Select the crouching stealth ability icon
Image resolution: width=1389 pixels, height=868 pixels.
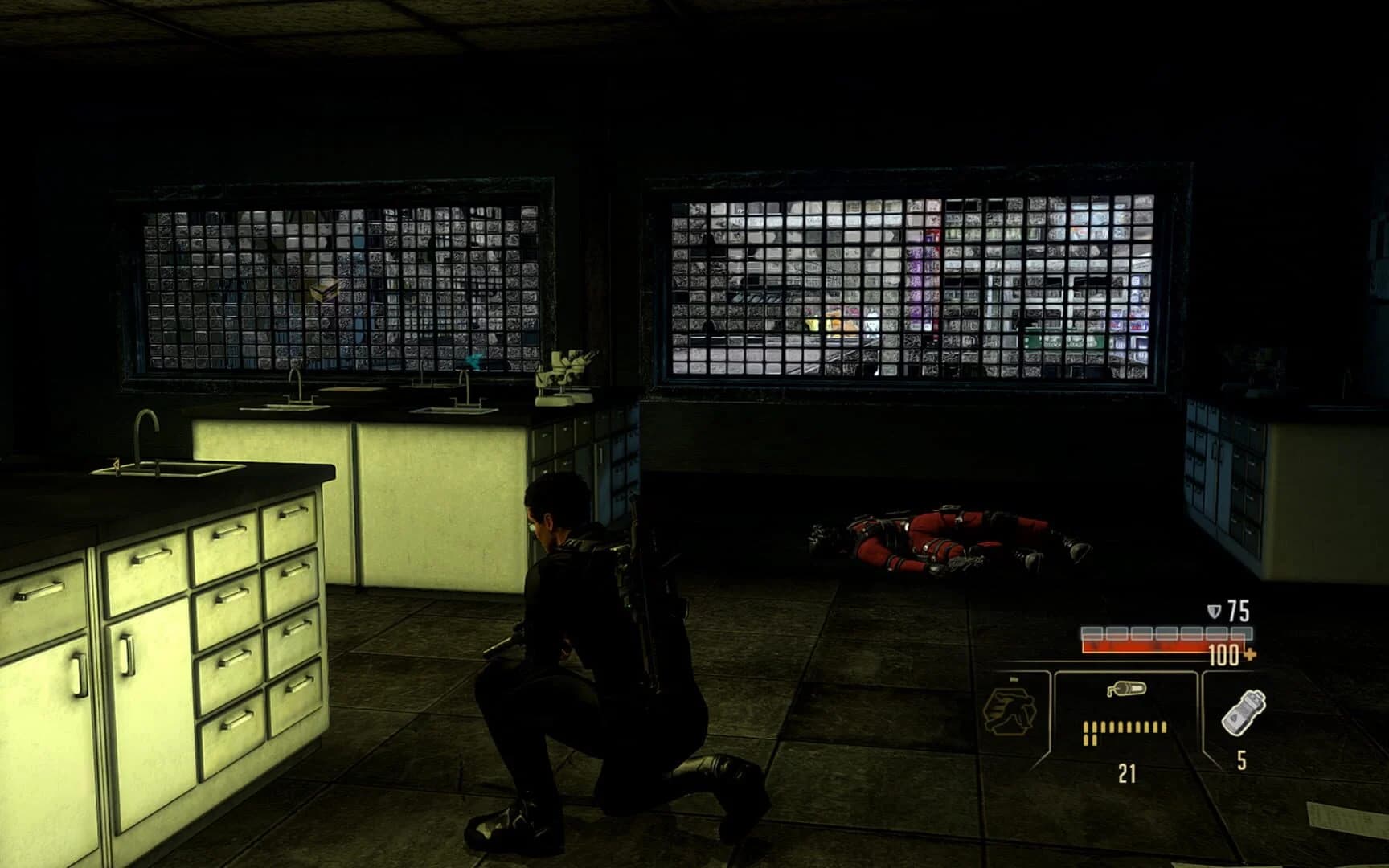(1011, 714)
